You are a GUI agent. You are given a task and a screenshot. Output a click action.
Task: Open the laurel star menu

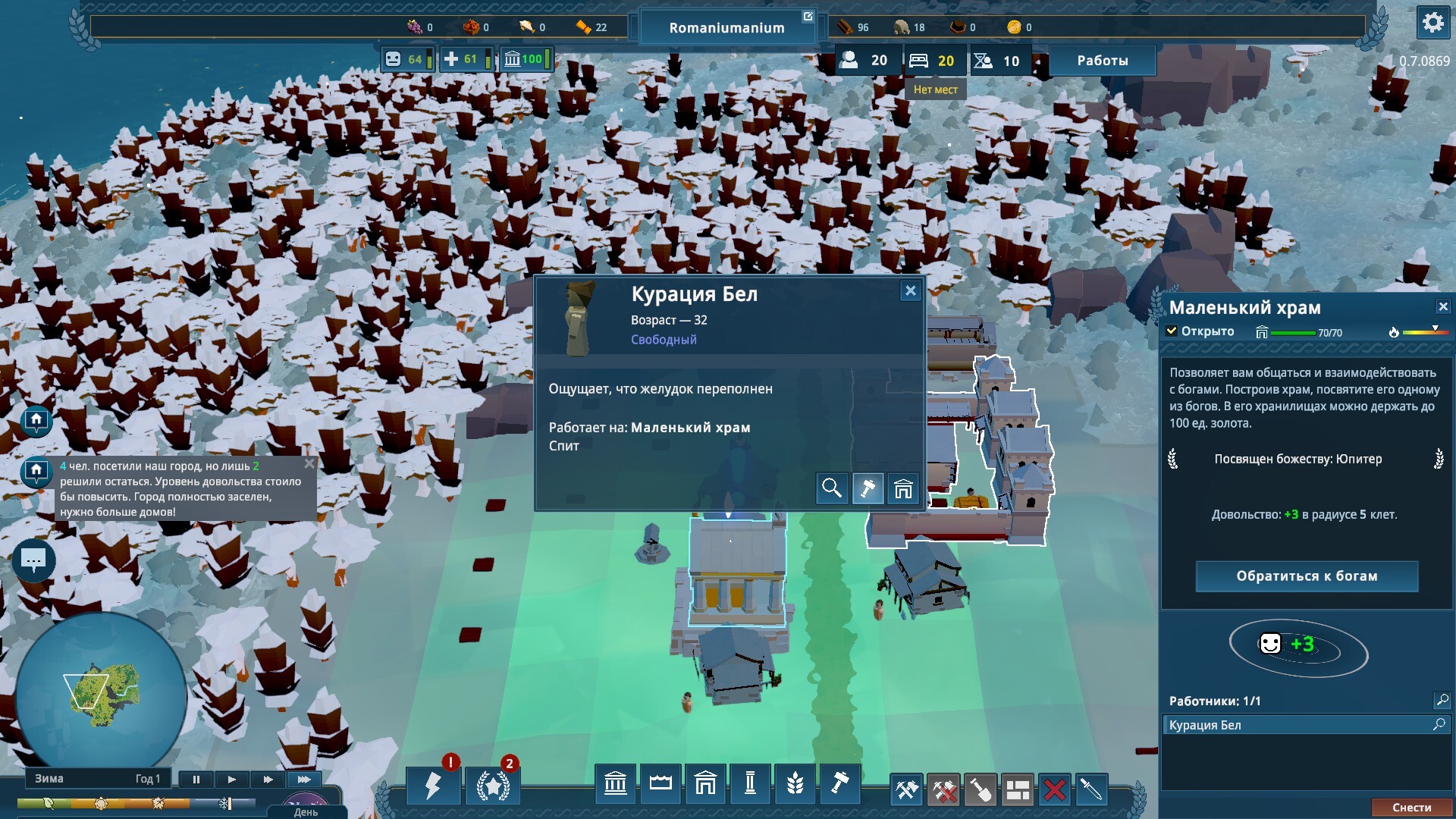493,786
